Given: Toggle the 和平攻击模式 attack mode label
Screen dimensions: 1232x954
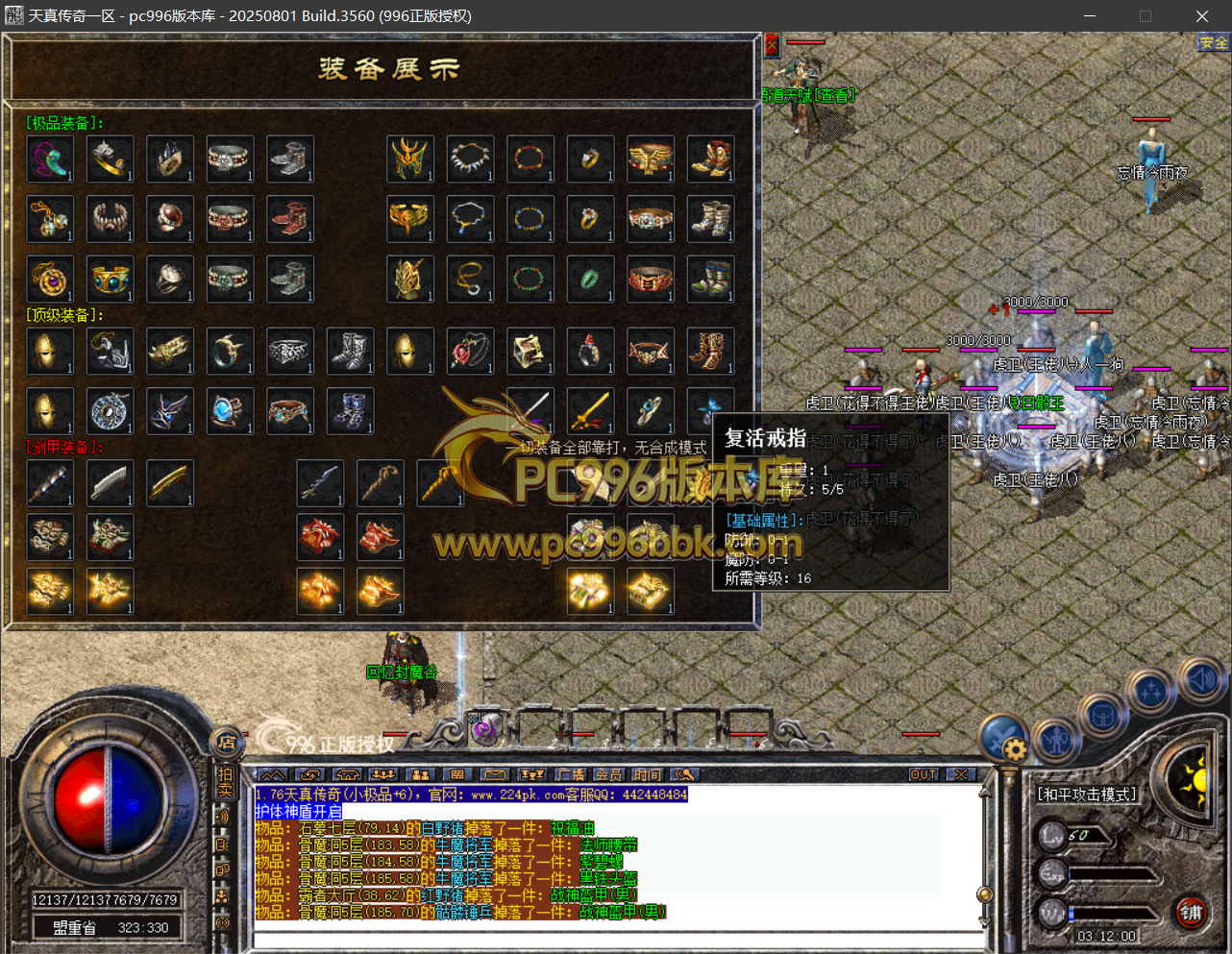Looking at the screenshot, I should (x=1087, y=795).
